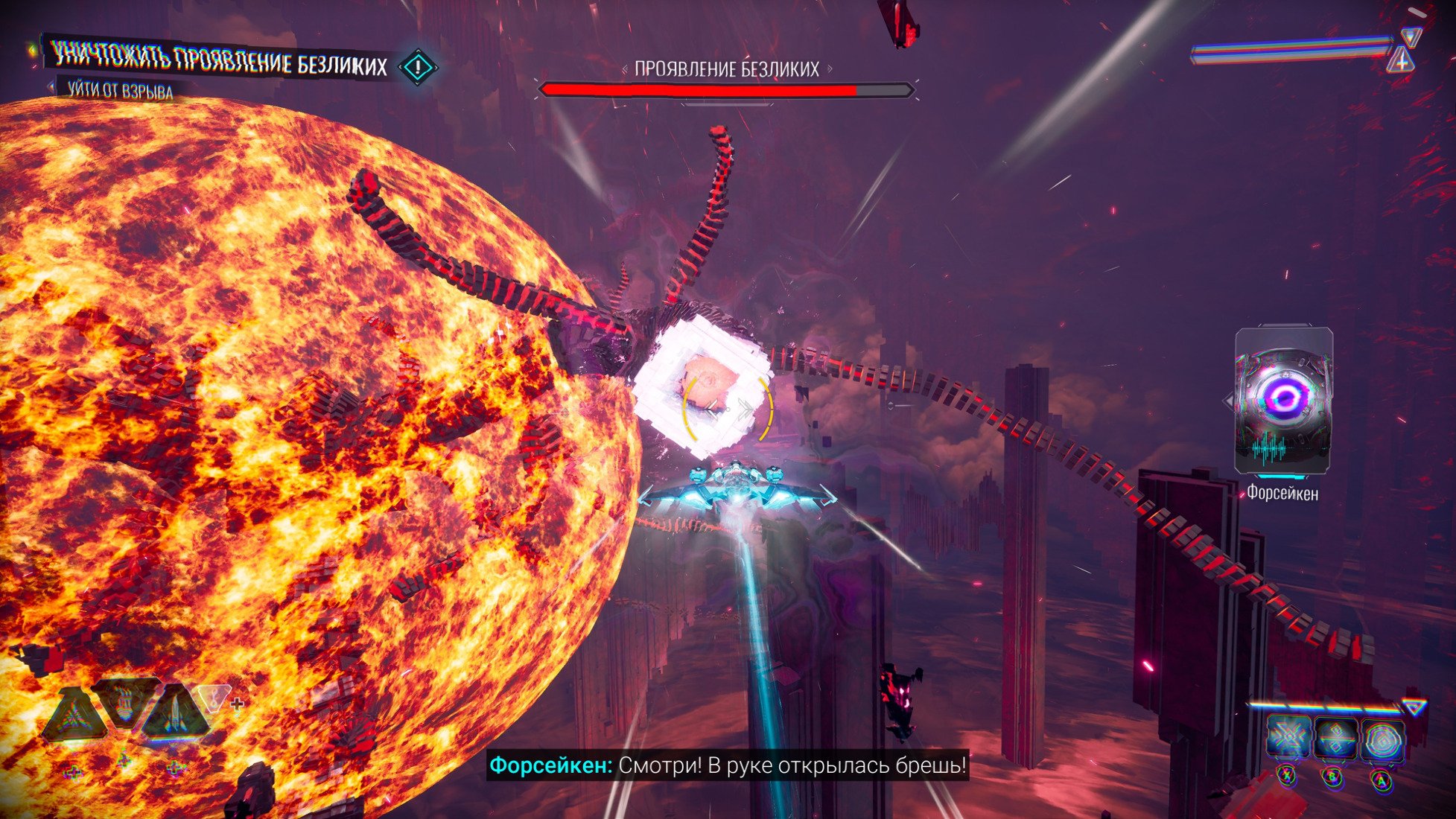Activate the twin-diamond ability icon
This screenshot has width=1456, height=819.
pos(1336,737)
